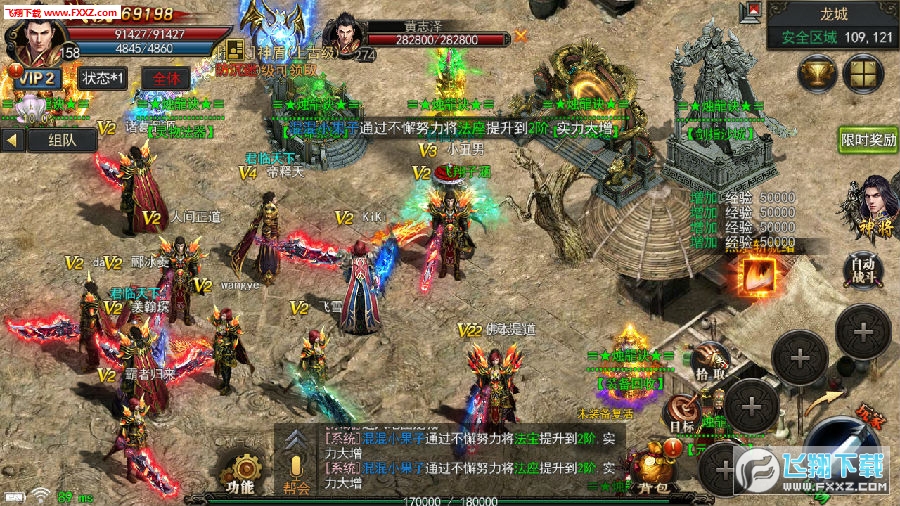
Task: Activate the glowing orange claw skill icon
Action: [759, 275]
